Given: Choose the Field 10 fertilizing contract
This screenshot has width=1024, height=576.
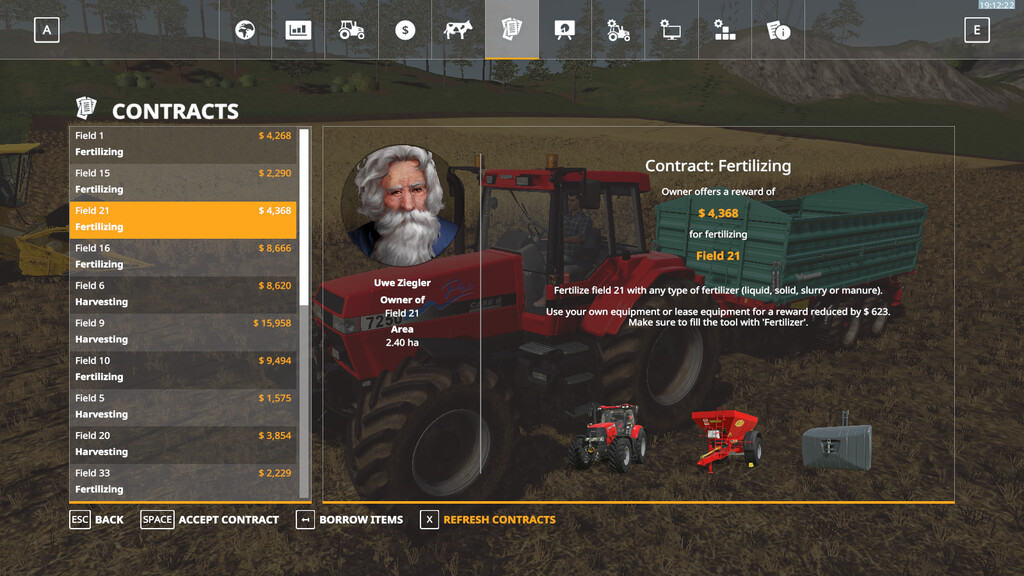Looking at the screenshot, I should tap(183, 369).
